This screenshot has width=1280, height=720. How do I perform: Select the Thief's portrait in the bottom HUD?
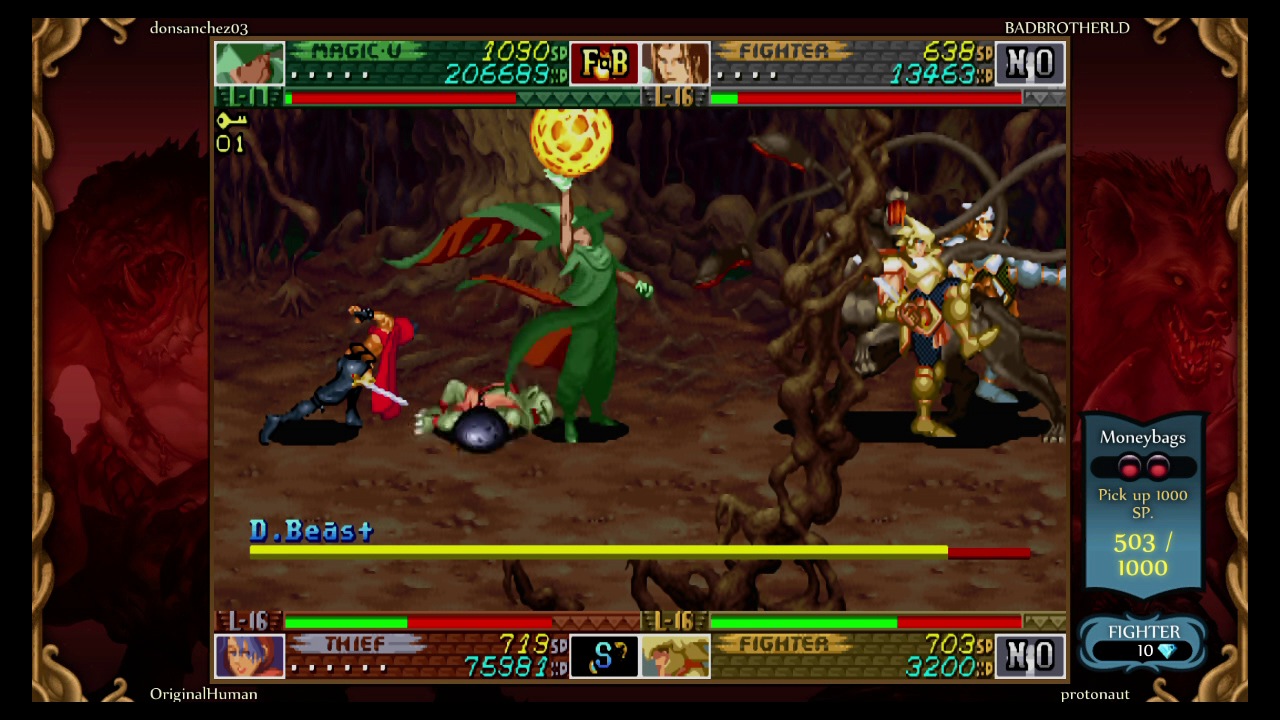249,656
